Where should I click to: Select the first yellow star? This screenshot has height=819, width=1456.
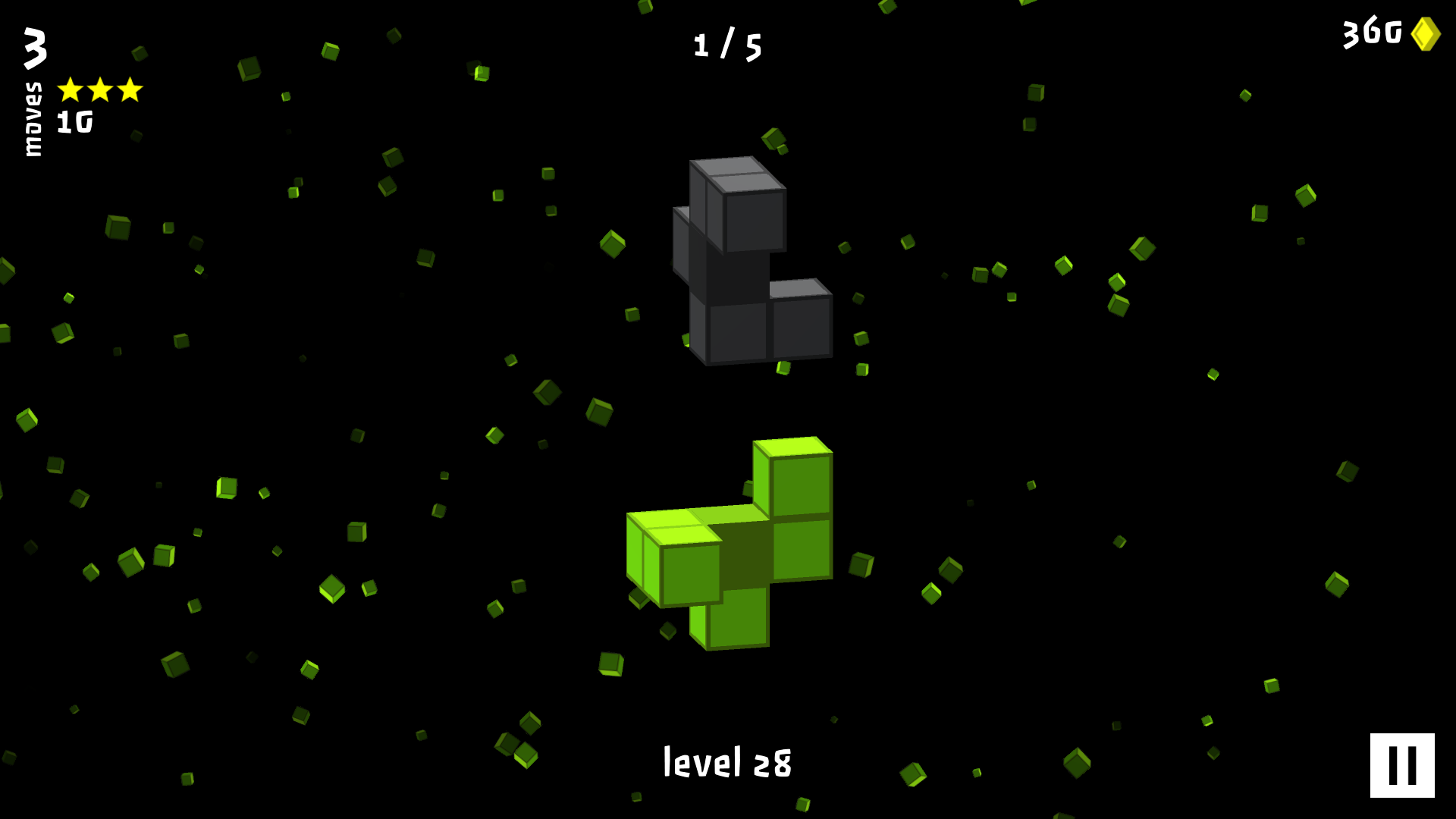71,89
